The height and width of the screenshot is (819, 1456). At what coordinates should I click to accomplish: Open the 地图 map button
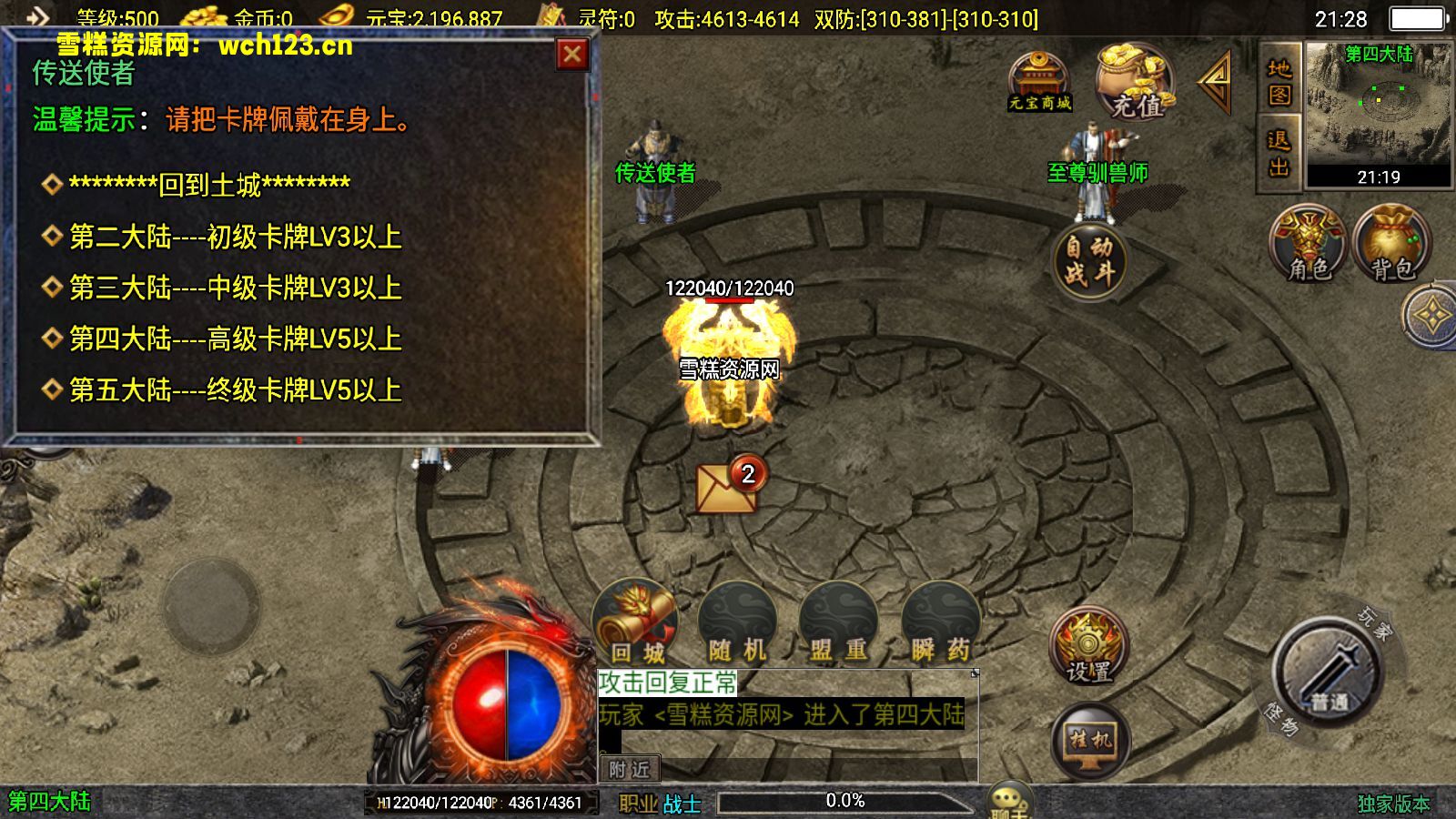click(1279, 82)
